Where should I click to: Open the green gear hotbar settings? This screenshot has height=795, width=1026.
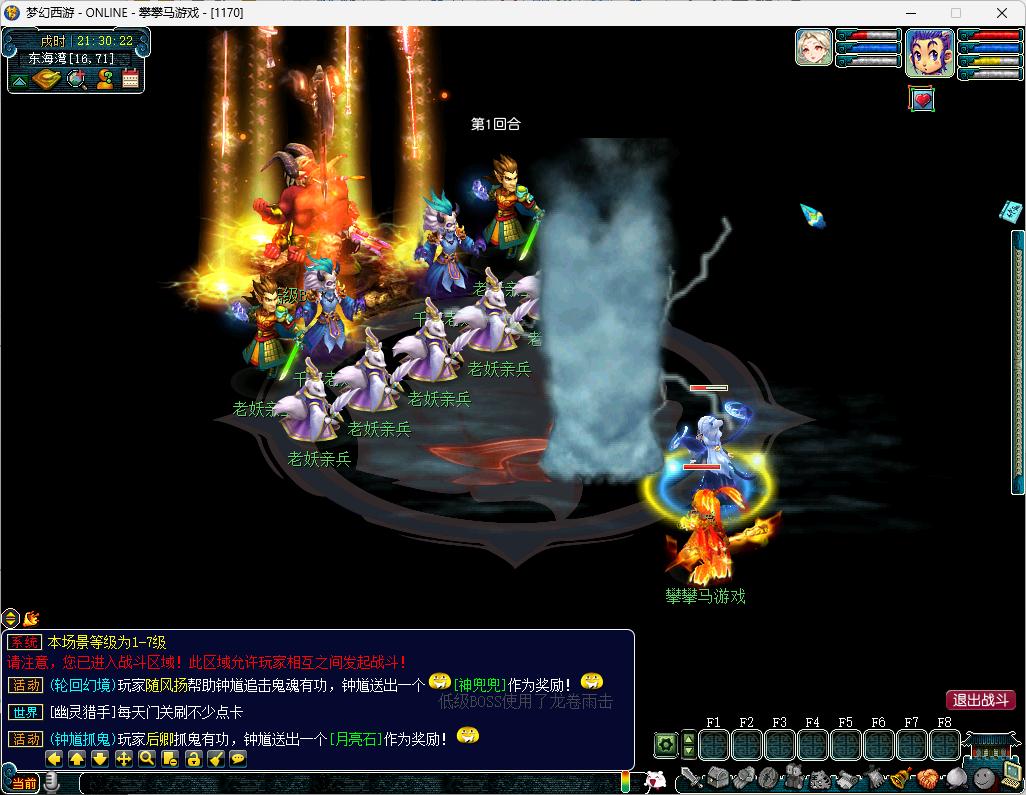click(665, 745)
